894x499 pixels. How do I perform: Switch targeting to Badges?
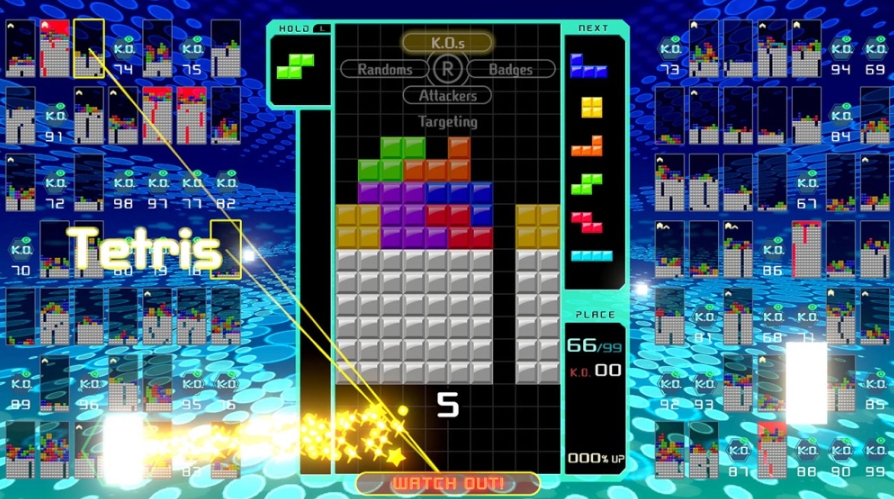click(x=509, y=69)
